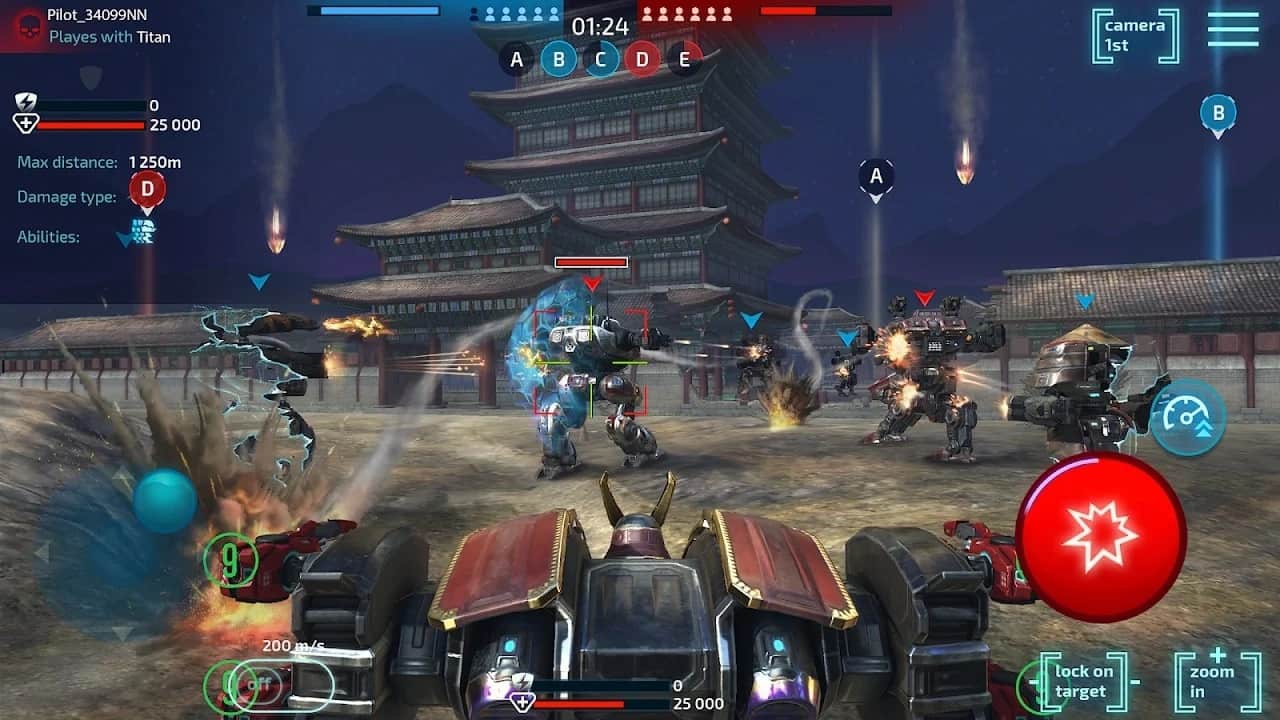Flip the off toggle switch

[262, 685]
